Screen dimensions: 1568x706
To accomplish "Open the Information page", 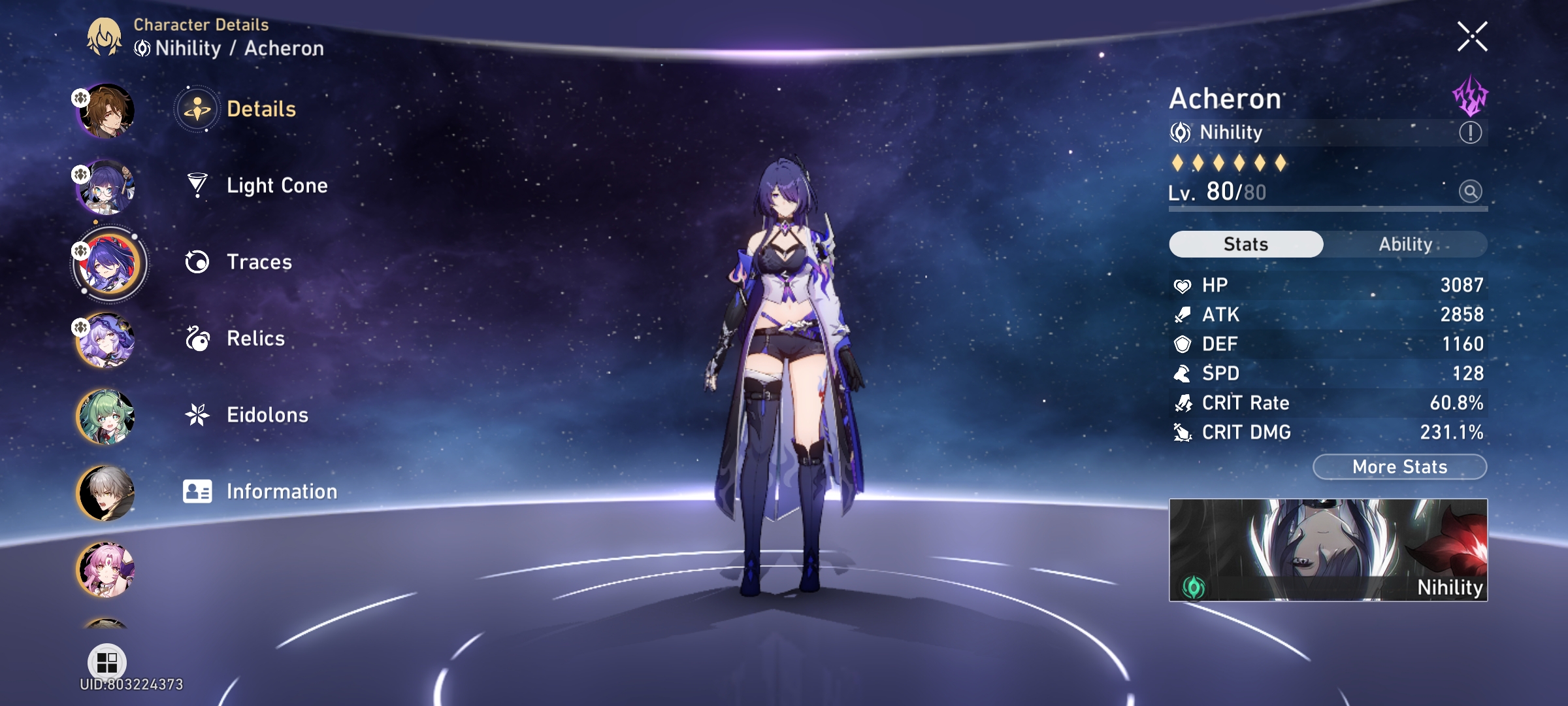I will point(281,490).
